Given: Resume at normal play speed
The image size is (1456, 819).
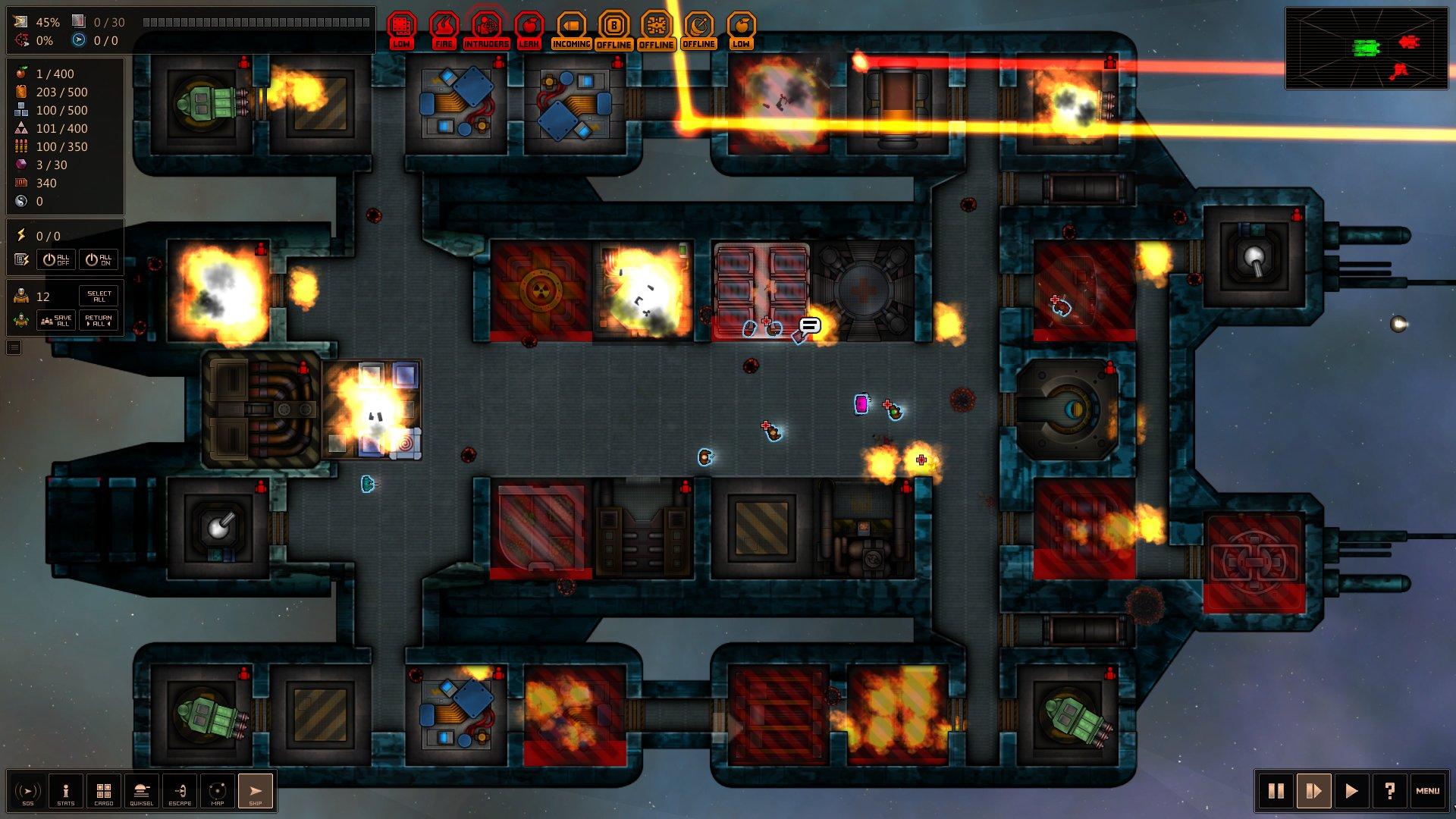Looking at the screenshot, I should 1352,792.
